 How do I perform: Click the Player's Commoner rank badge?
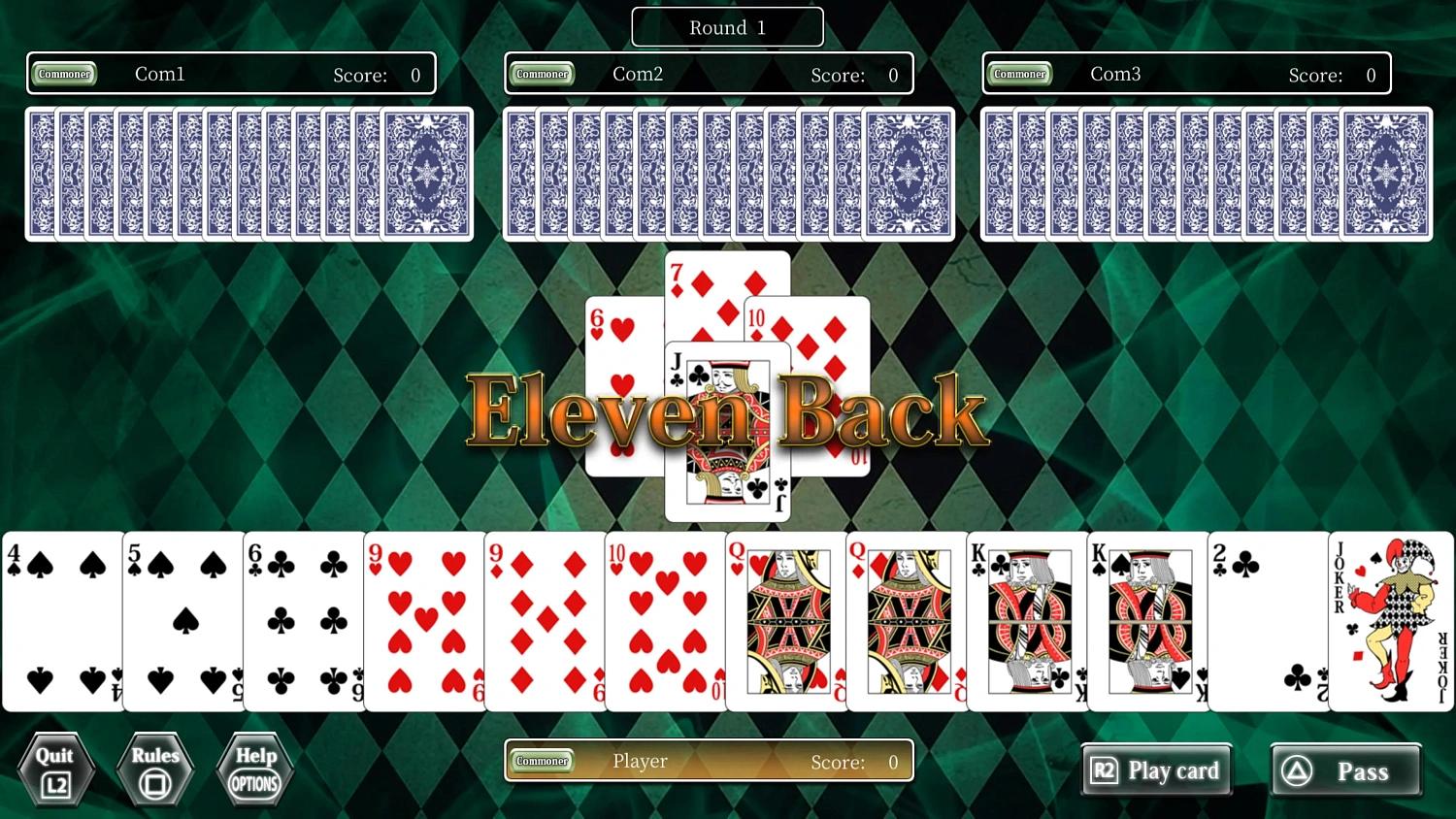pyautogui.click(x=542, y=762)
